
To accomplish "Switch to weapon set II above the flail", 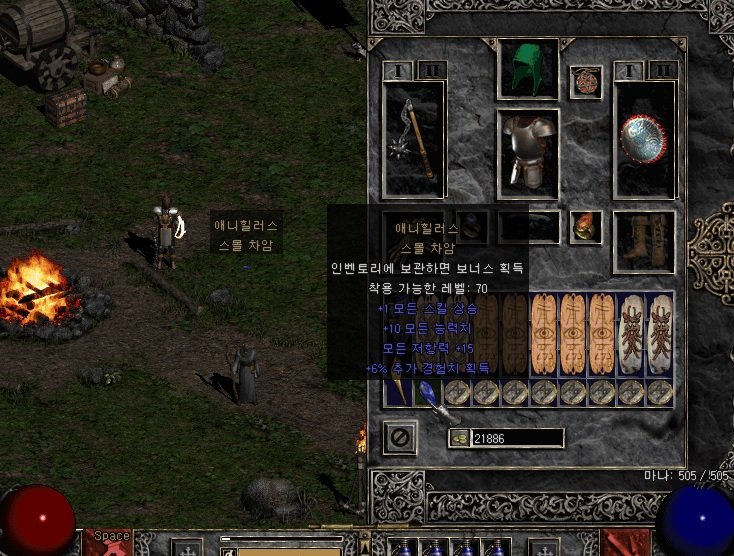I will coord(432,70).
